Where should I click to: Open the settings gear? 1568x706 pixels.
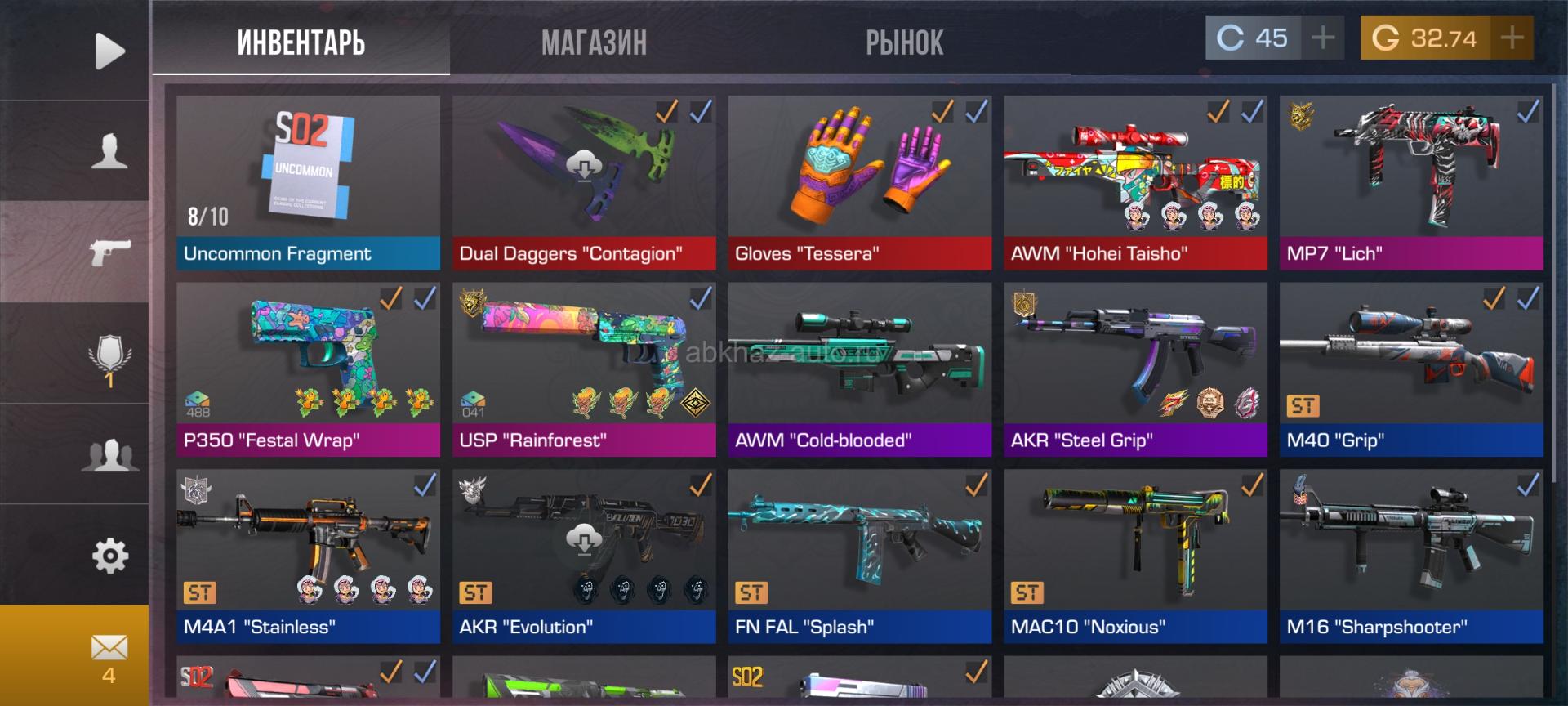pos(109,556)
